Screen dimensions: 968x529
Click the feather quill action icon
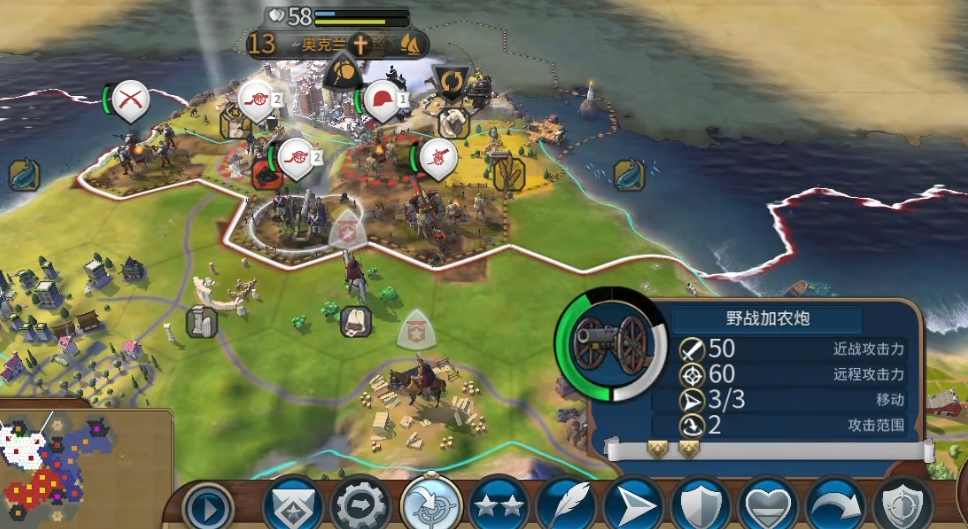tap(566, 505)
